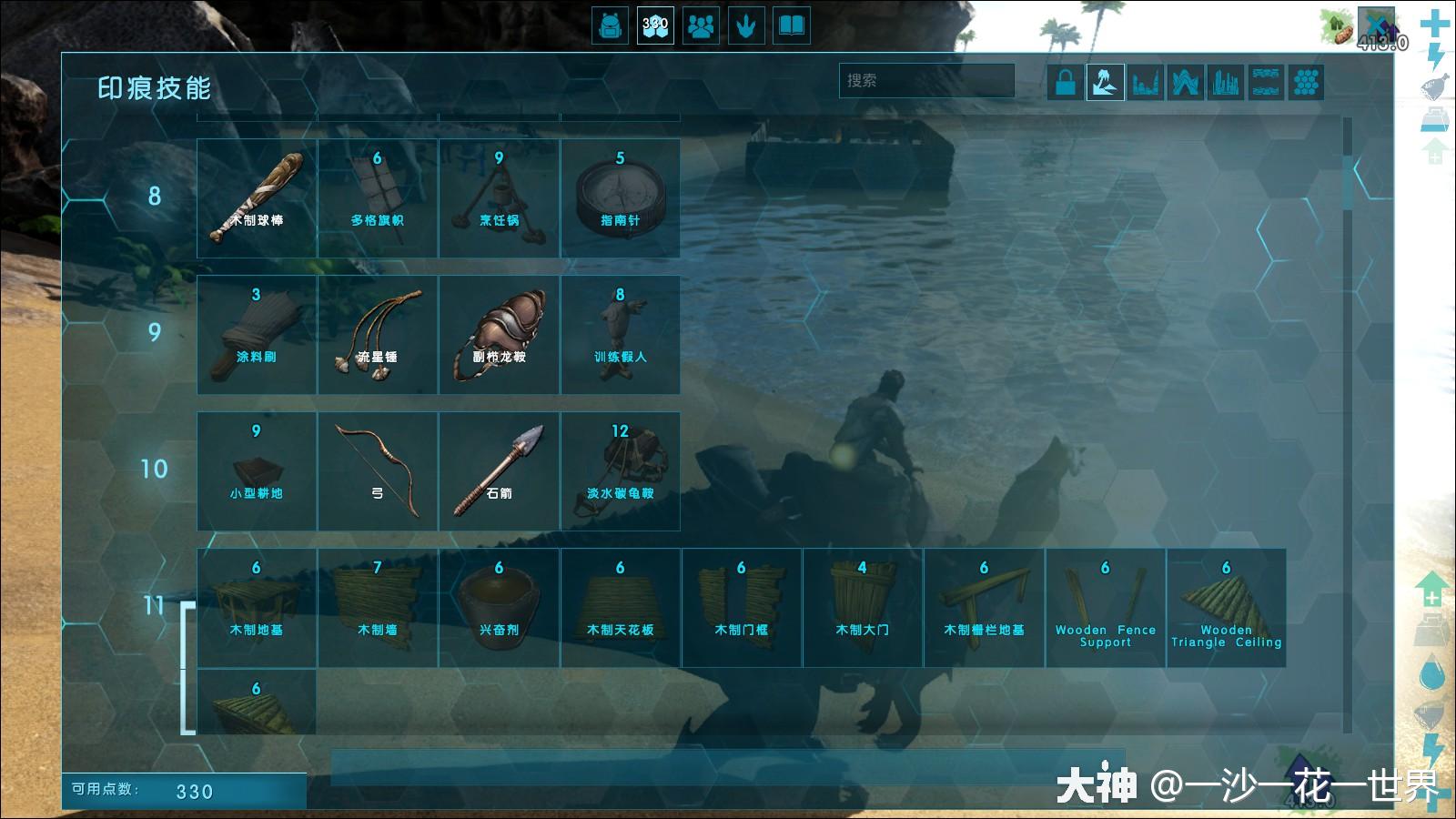Pick the 涂料刷 paintbrush engram
The image size is (1456, 819).
click(257, 335)
